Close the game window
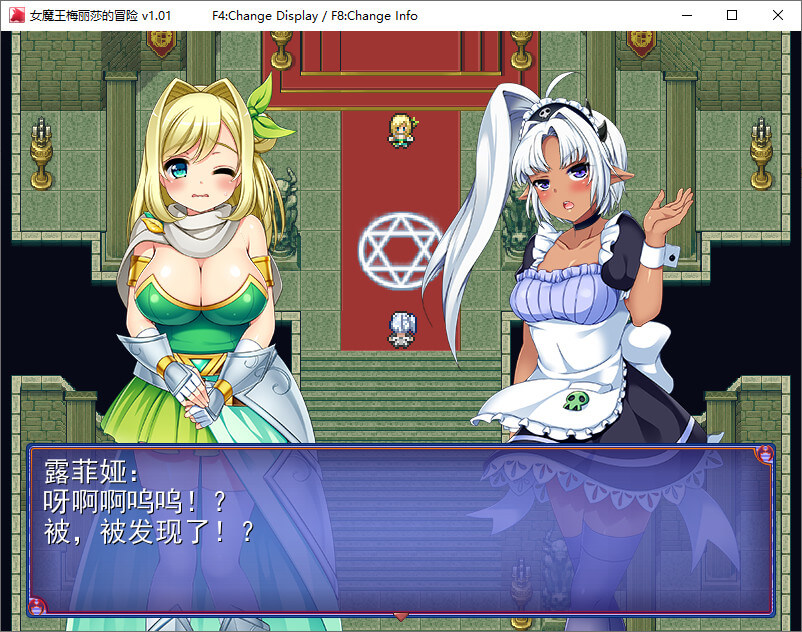Viewport: 802px width, 632px height. tap(778, 15)
